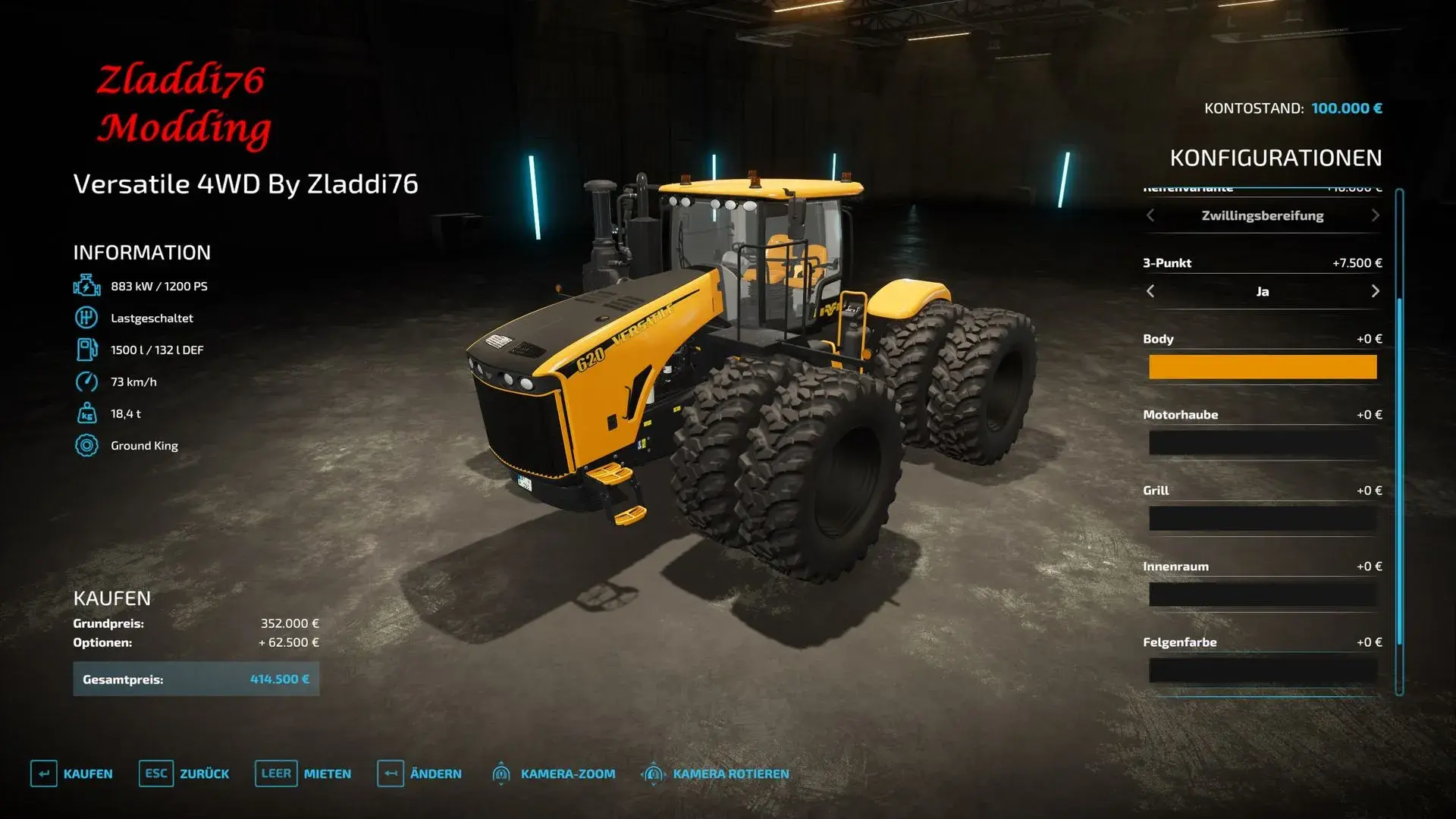
Task: Click the Kamera-Zoom mouse icon
Action: 502,773
